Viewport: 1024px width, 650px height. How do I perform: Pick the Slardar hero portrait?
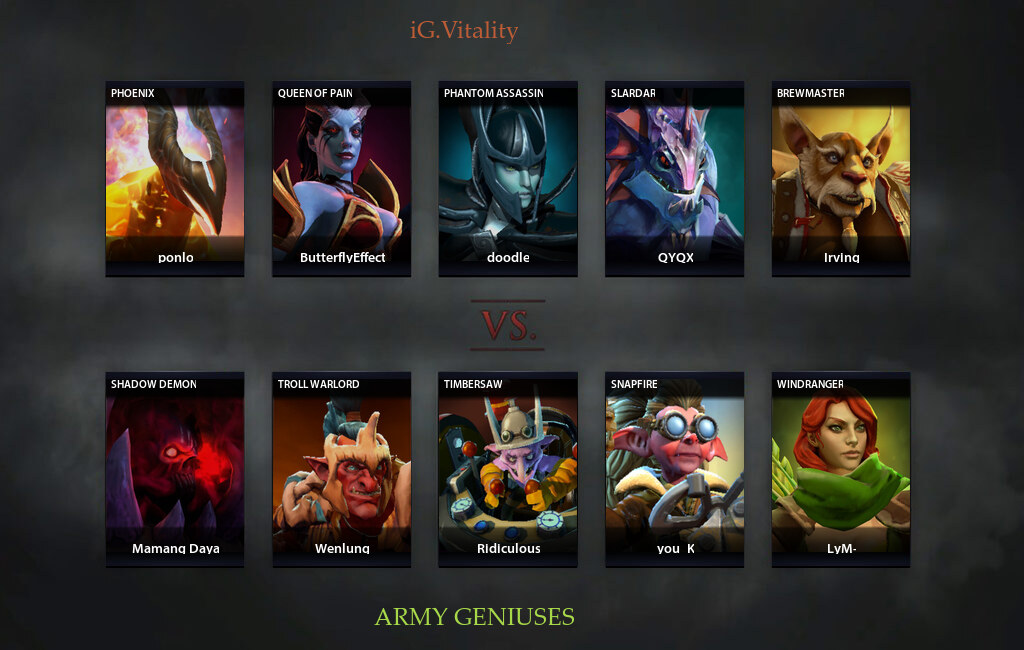[674, 178]
